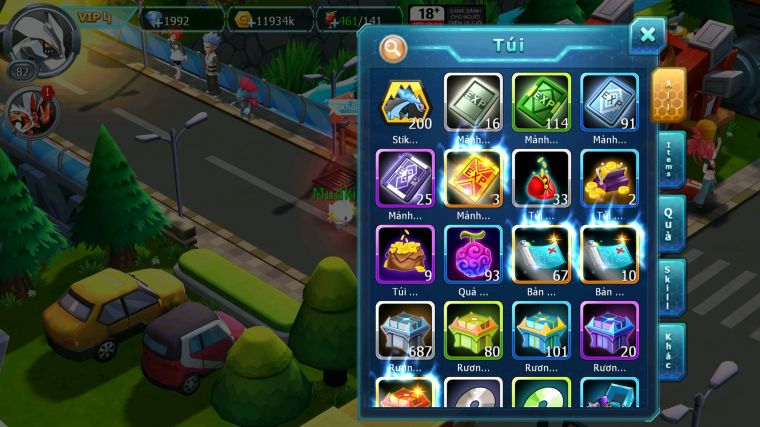Select the grey EXP shard with 16

click(473, 103)
